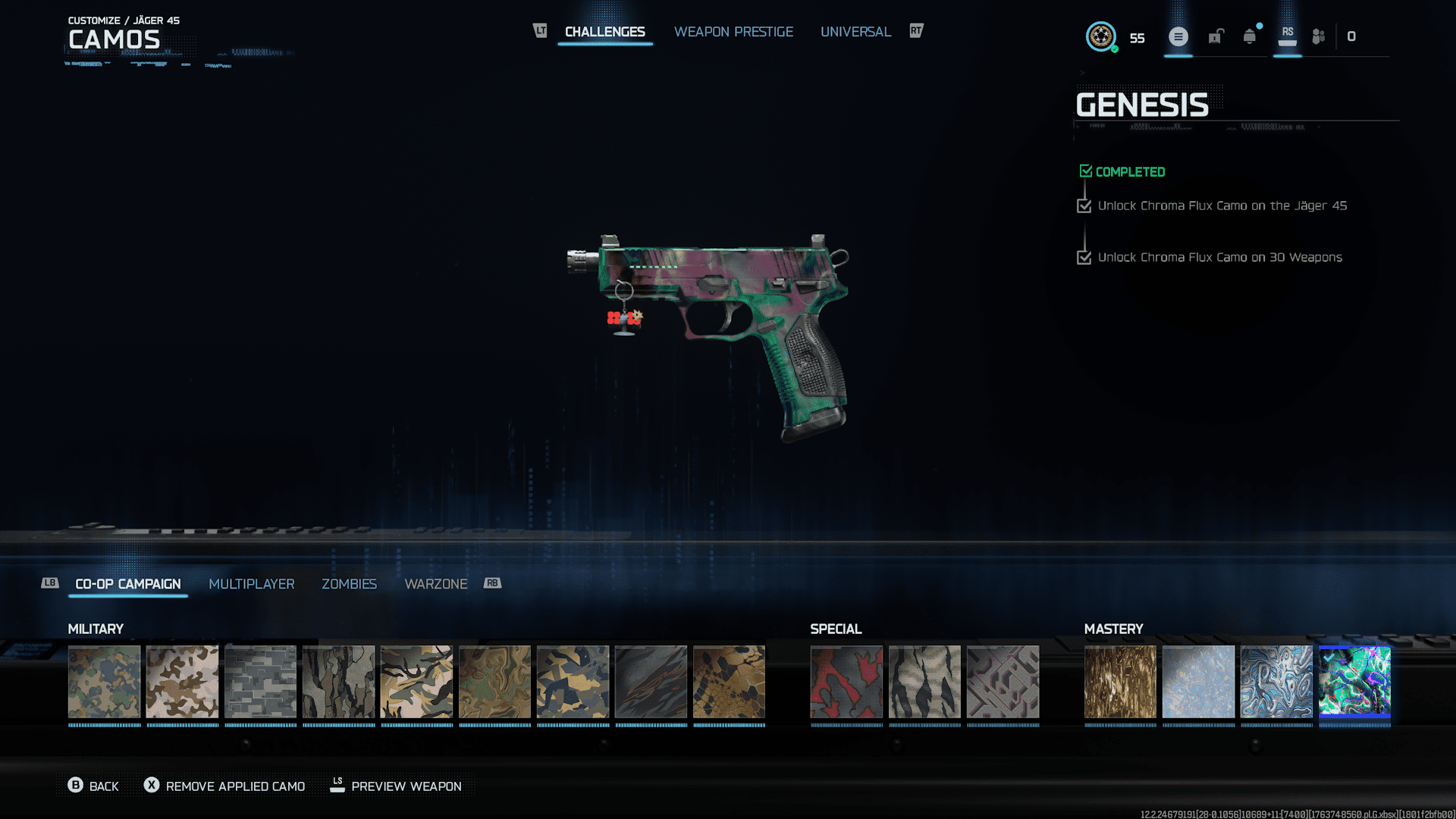Pick the gray digital pixel military camo
Viewport: 1456px width, 819px height.
pyautogui.click(x=260, y=681)
